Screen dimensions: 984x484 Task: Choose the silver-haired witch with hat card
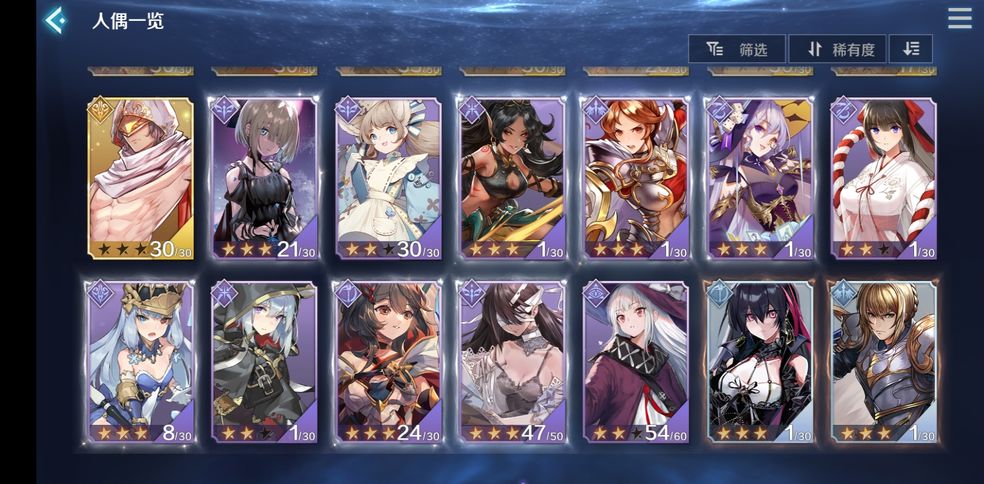(x=758, y=178)
